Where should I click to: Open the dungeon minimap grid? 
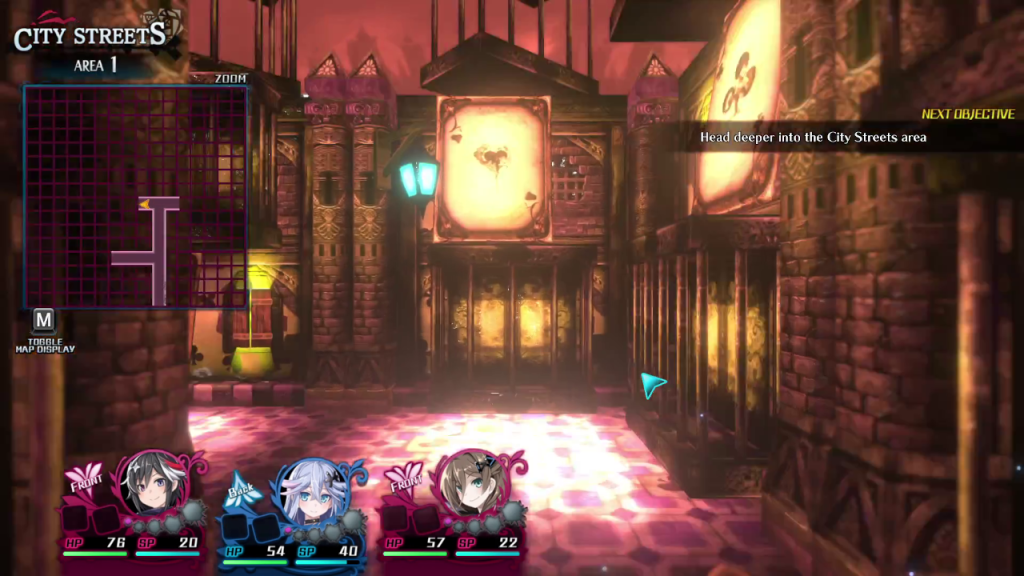click(x=135, y=196)
